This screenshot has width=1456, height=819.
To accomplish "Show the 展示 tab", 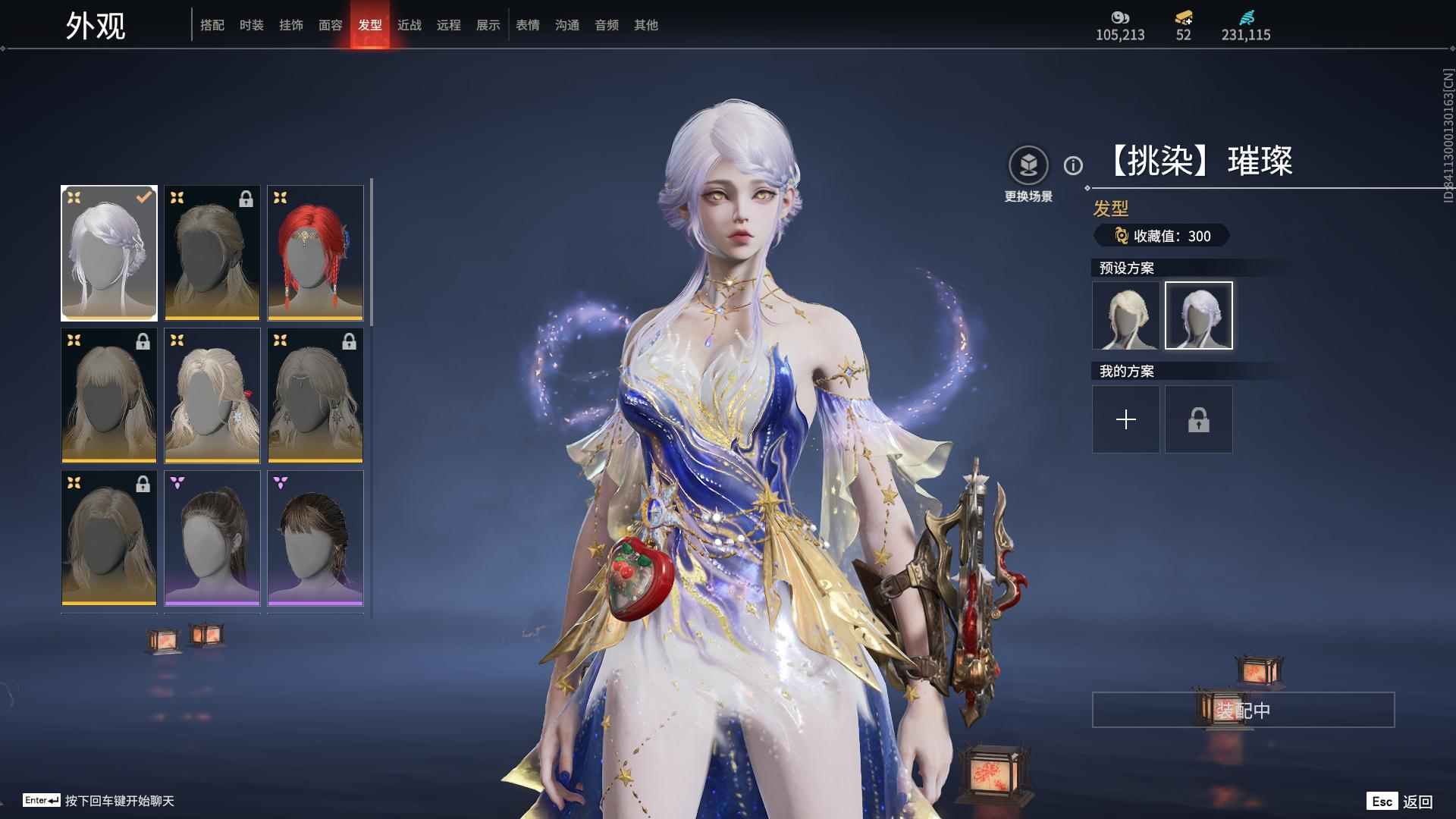I will click(x=488, y=25).
